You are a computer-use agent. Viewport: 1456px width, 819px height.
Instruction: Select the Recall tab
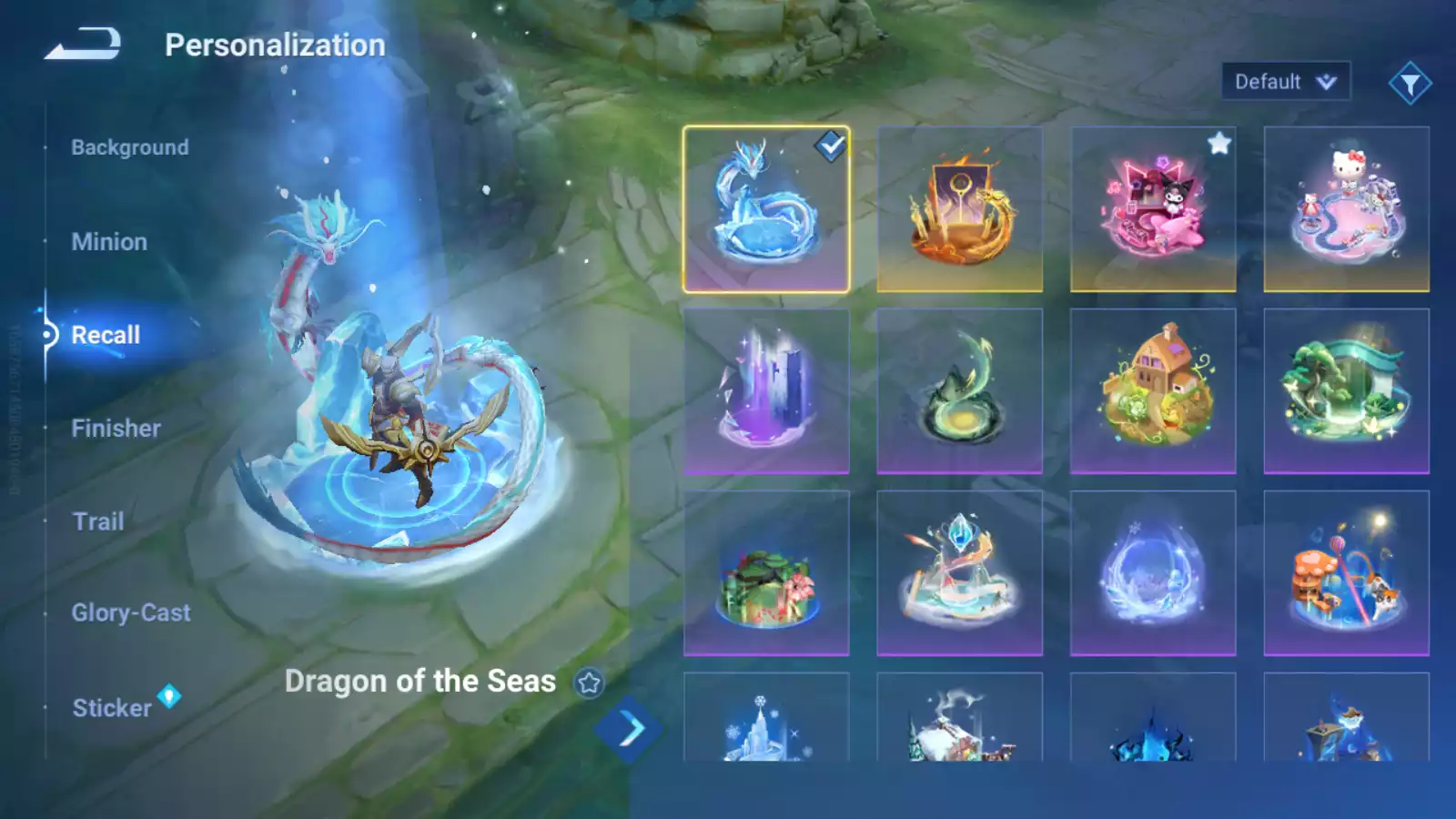point(106,335)
